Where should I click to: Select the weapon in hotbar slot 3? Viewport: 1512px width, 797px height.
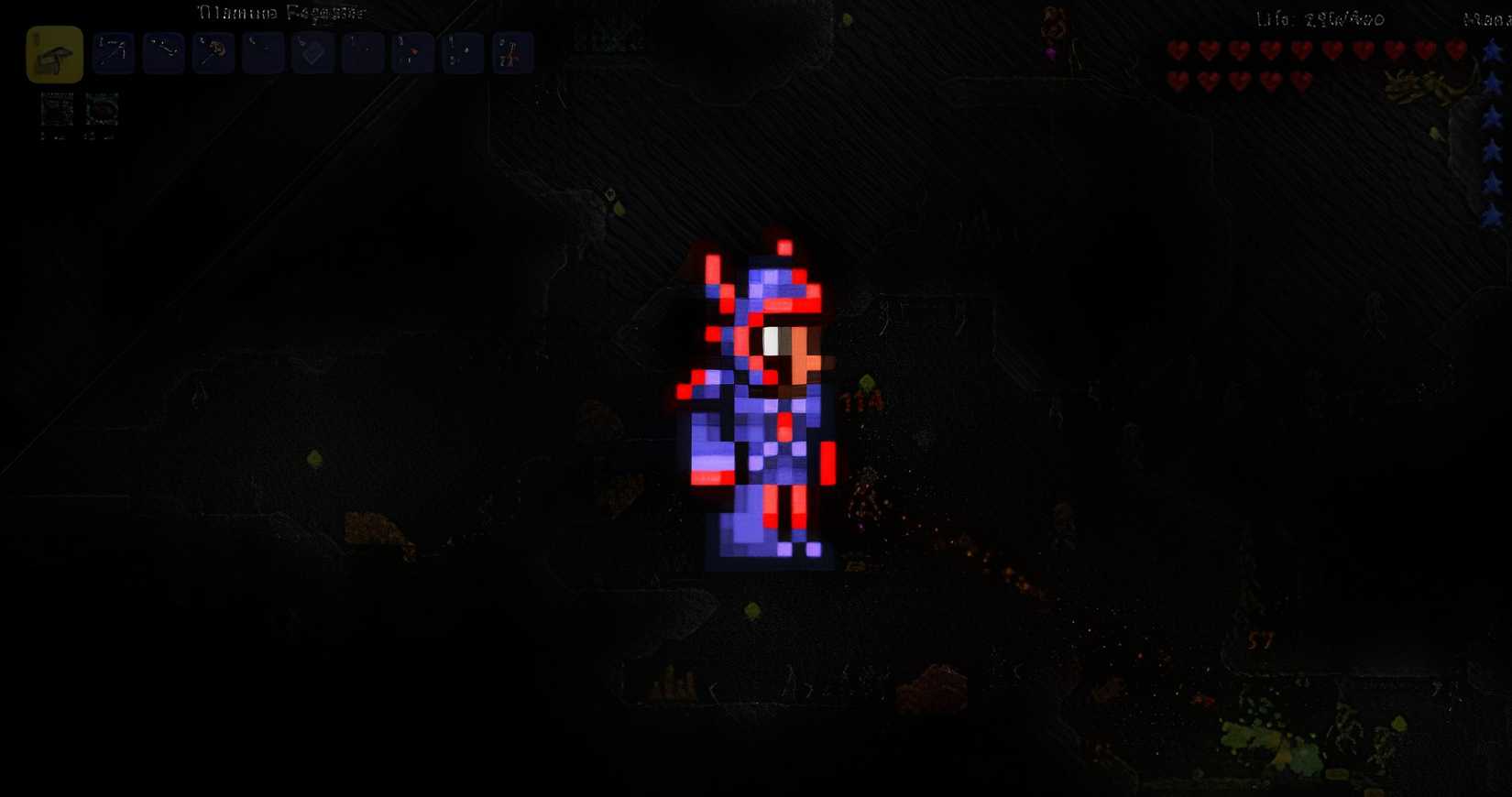pyautogui.click(x=162, y=52)
